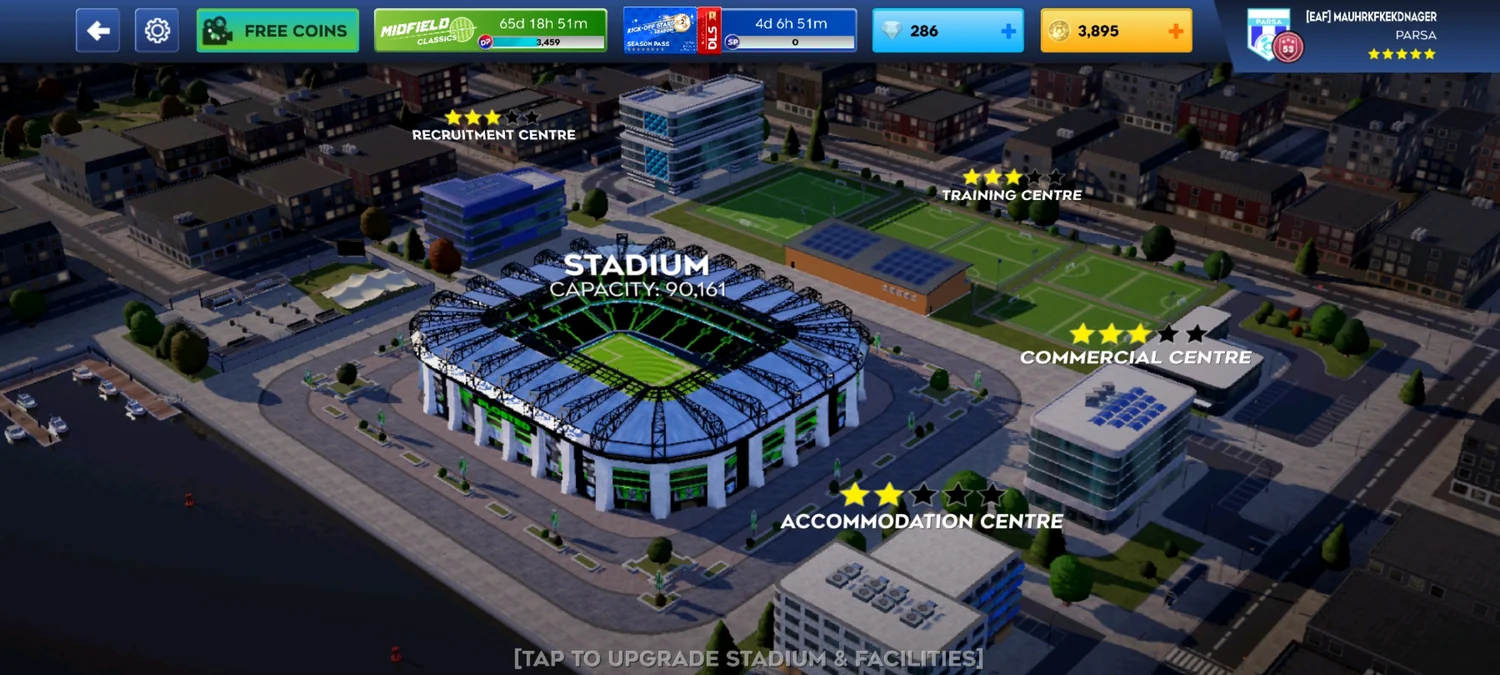Open the Midfield Classics event banner
Image resolution: width=1500 pixels, height=675 pixels.
[x=490, y=31]
